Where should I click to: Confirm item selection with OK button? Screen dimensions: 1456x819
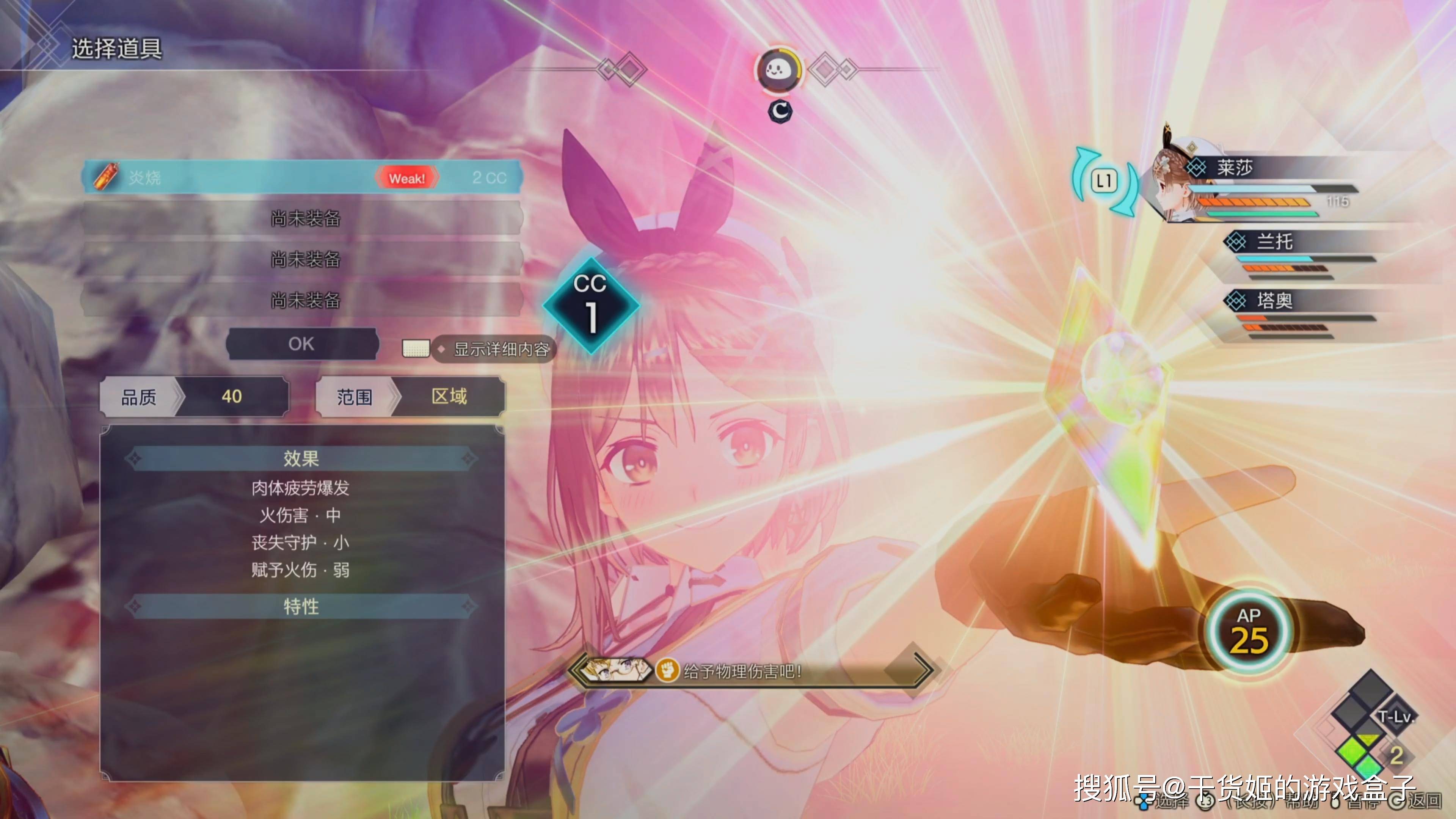point(301,344)
